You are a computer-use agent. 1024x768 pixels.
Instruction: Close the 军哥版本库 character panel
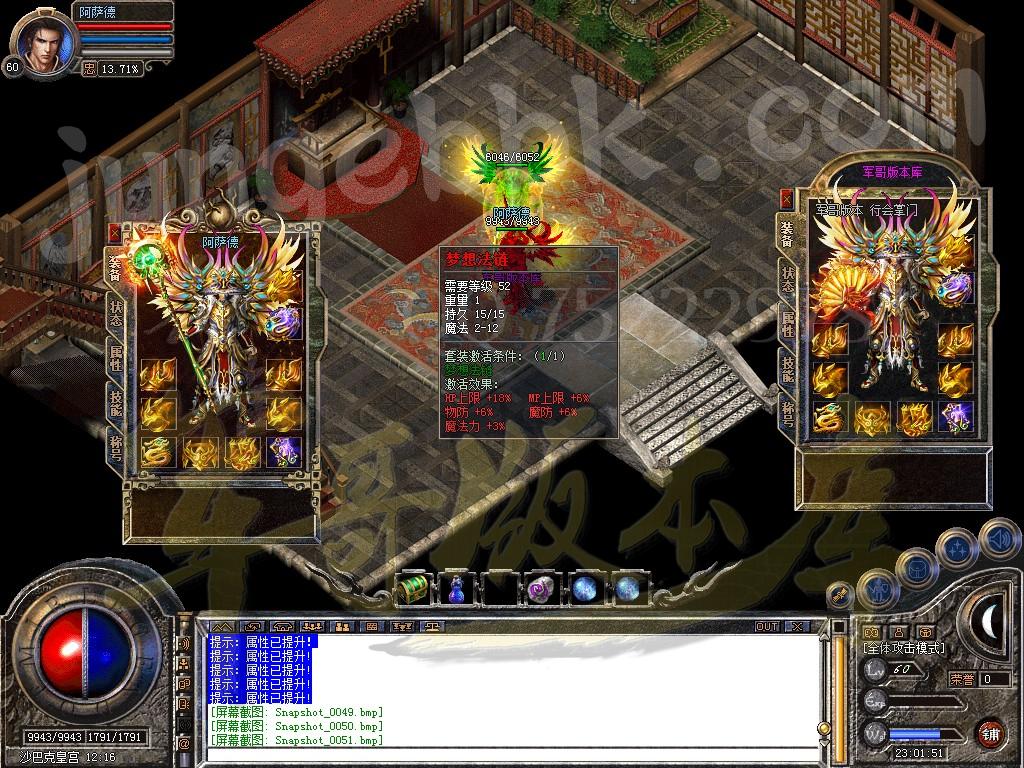click(786, 198)
